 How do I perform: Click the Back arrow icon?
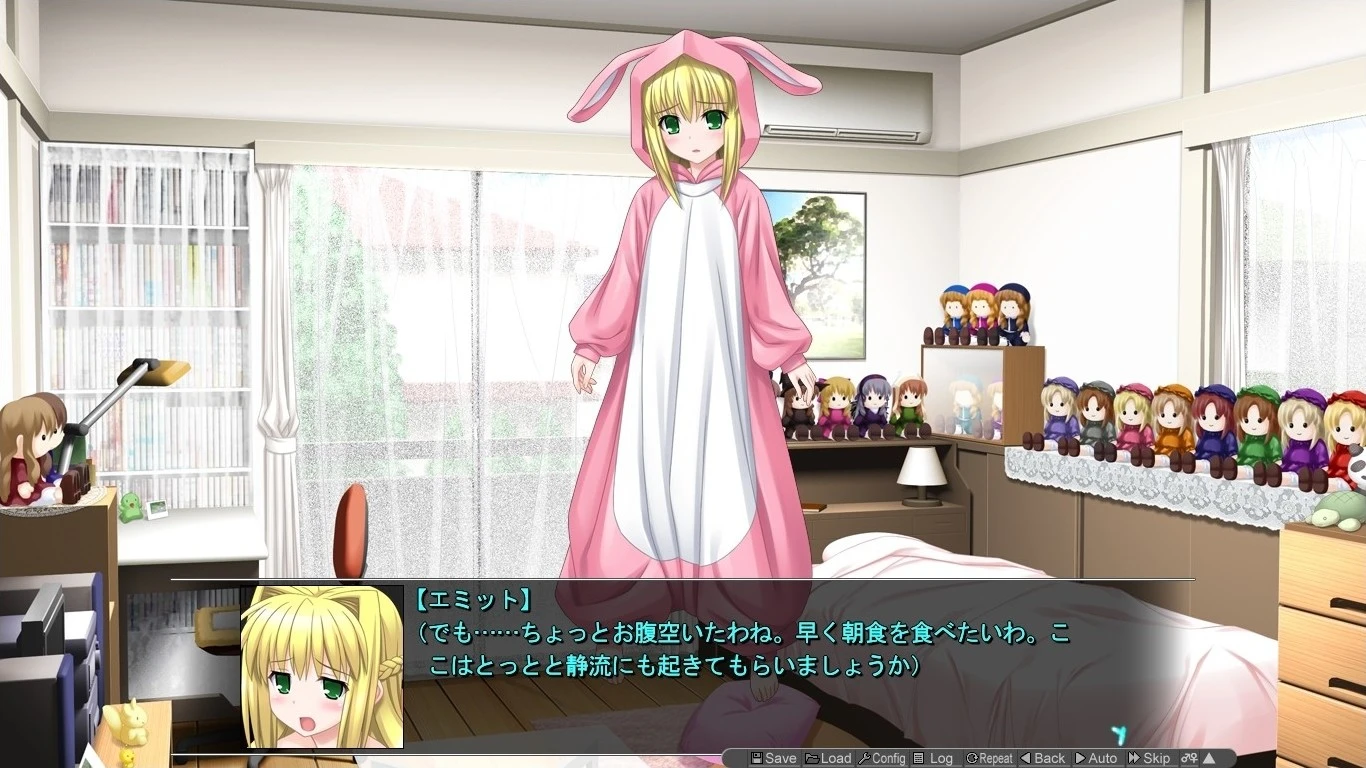pos(1027,758)
